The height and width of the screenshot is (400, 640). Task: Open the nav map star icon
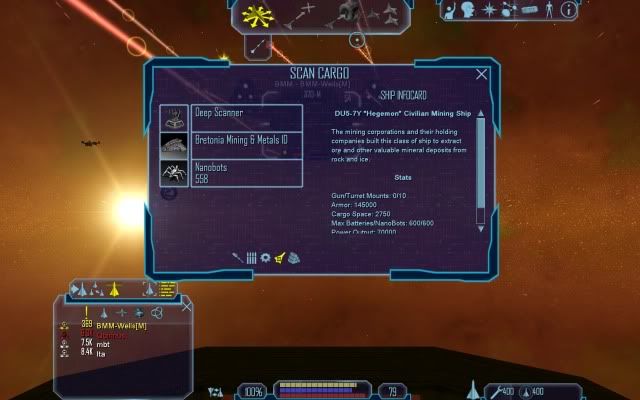click(489, 10)
